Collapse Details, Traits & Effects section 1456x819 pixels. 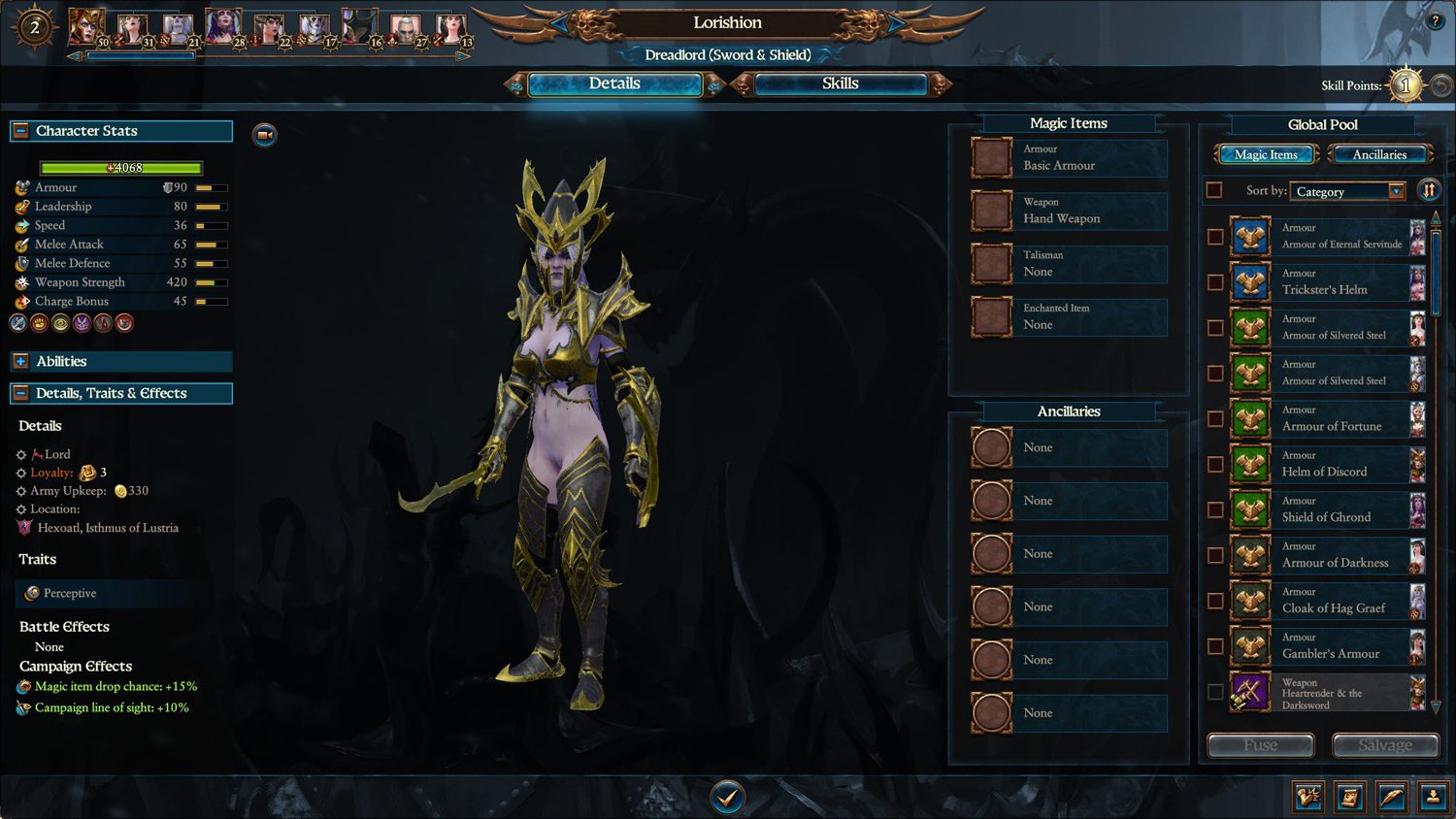coord(20,393)
